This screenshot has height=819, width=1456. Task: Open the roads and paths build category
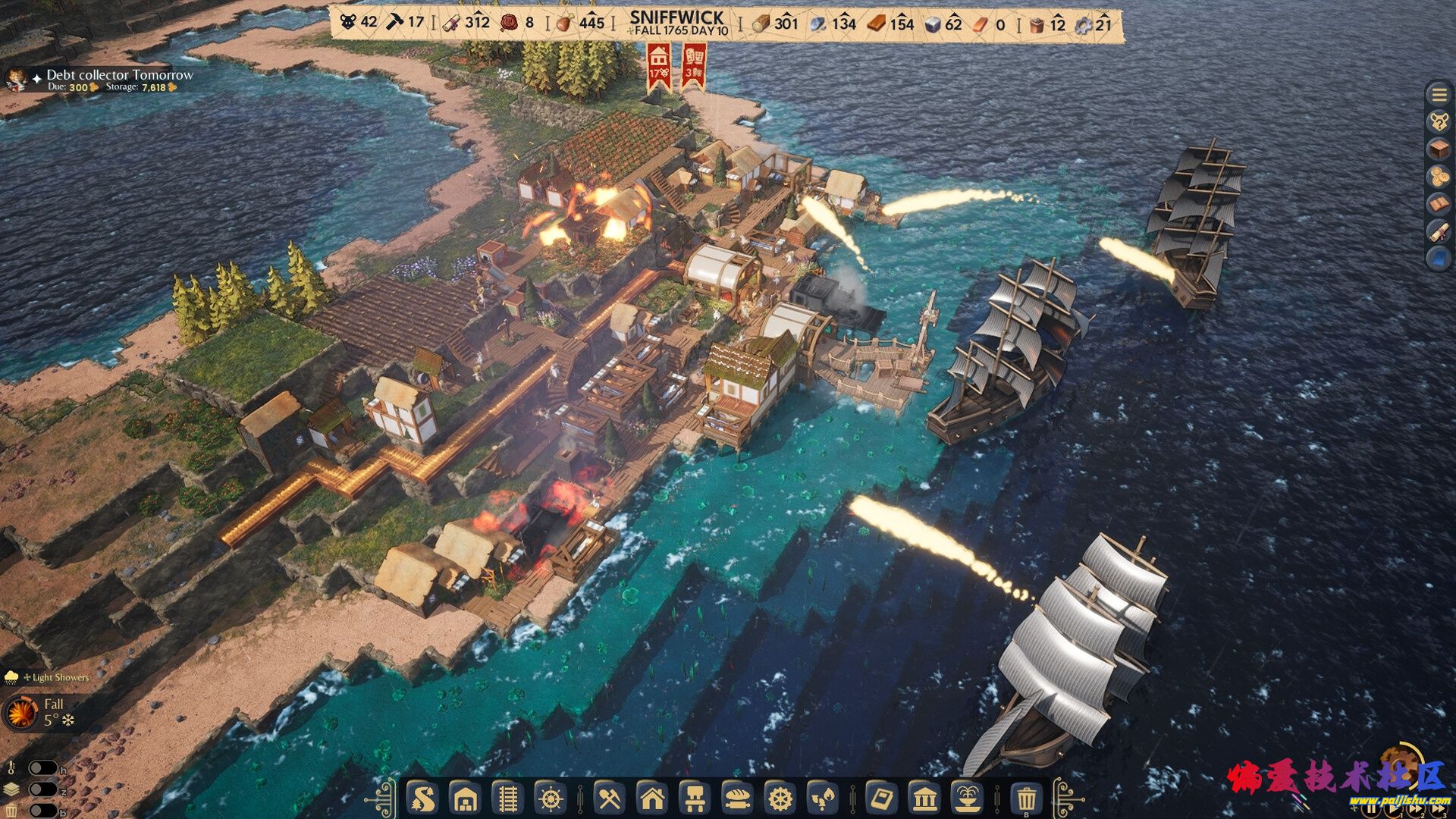[x=422, y=799]
